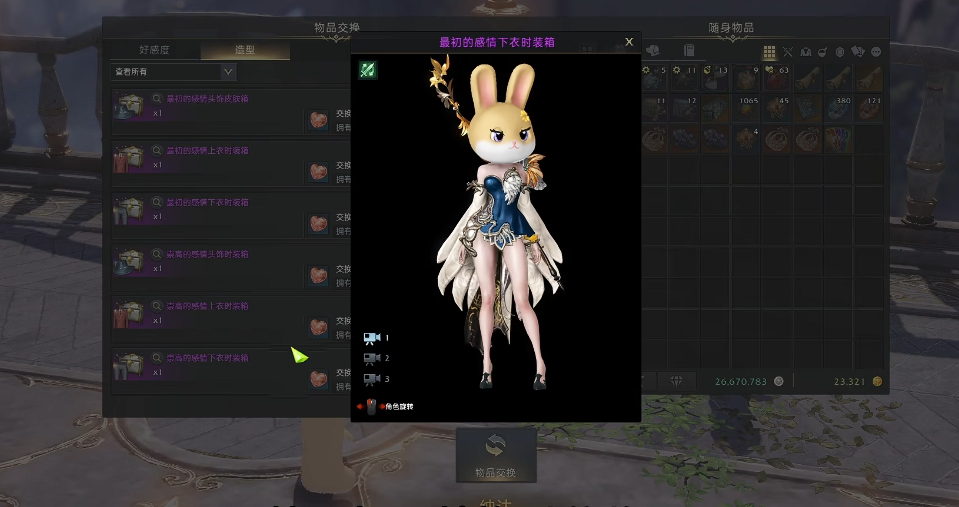Select the inventory item stack showing 1065
The width and height of the screenshot is (959, 507).
(x=747, y=108)
